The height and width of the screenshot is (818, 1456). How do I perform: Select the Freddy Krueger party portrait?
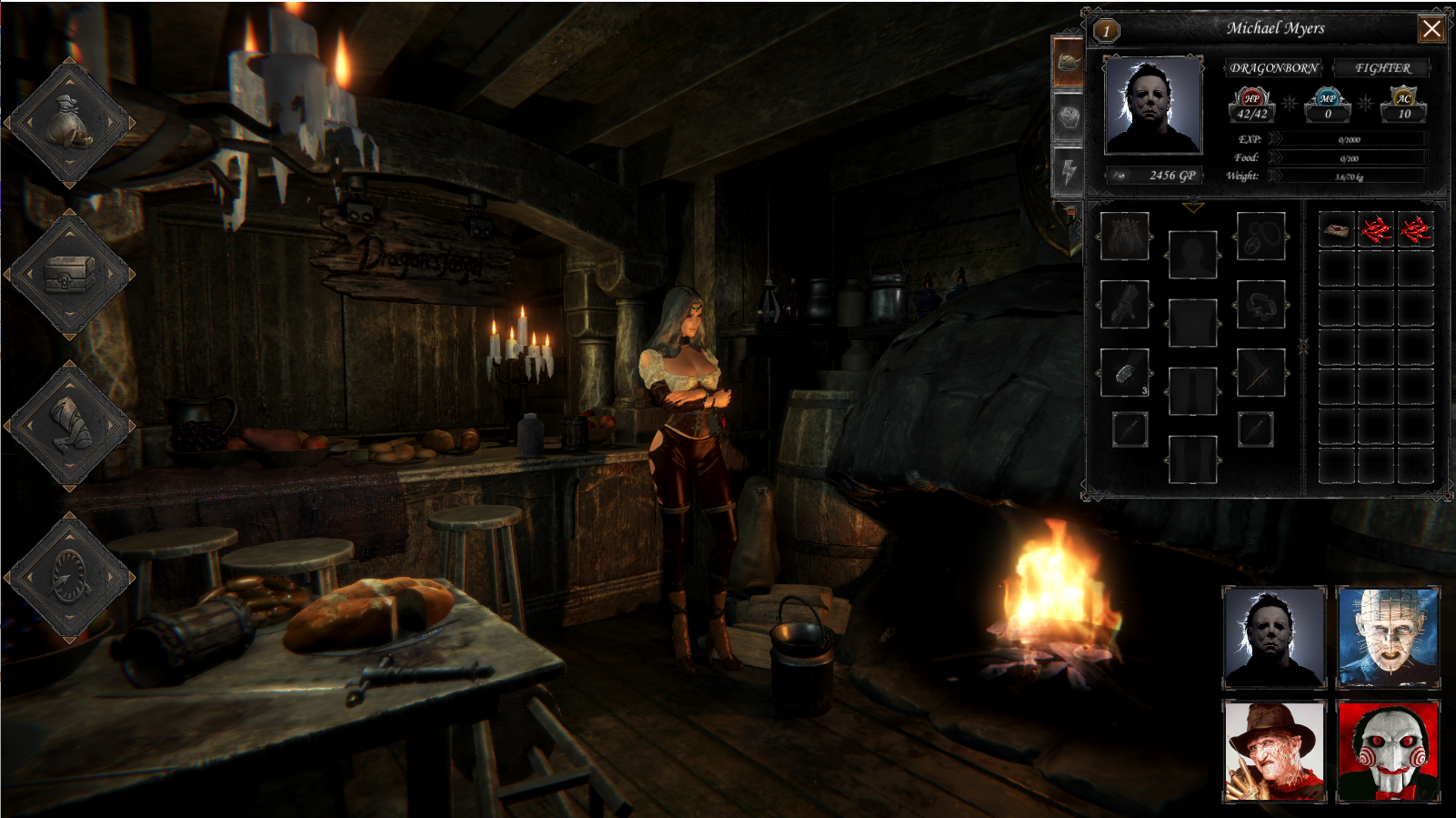(x=1273, y=751)
